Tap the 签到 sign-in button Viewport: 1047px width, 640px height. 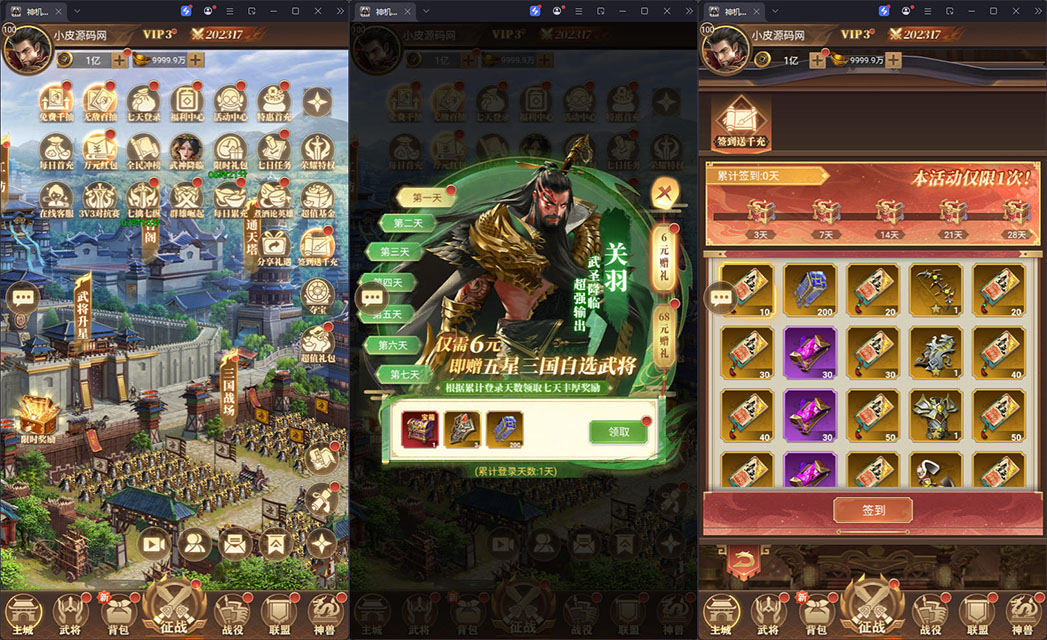point(872,510)
